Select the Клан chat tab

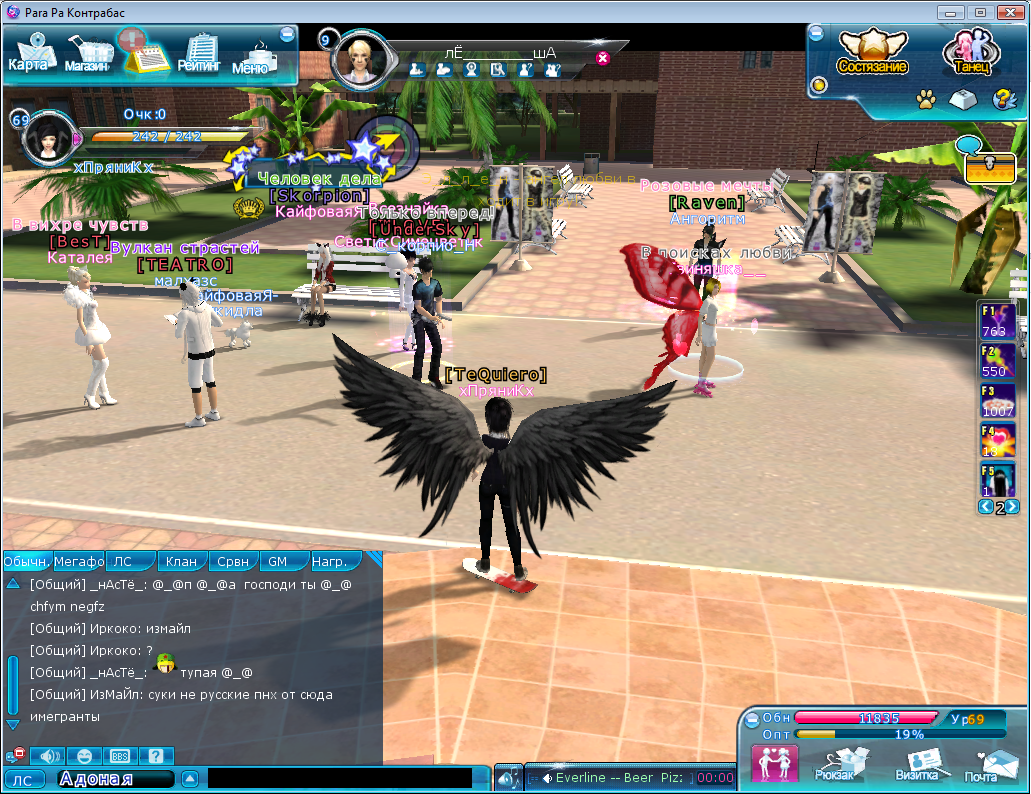click(x=181, y=561)
